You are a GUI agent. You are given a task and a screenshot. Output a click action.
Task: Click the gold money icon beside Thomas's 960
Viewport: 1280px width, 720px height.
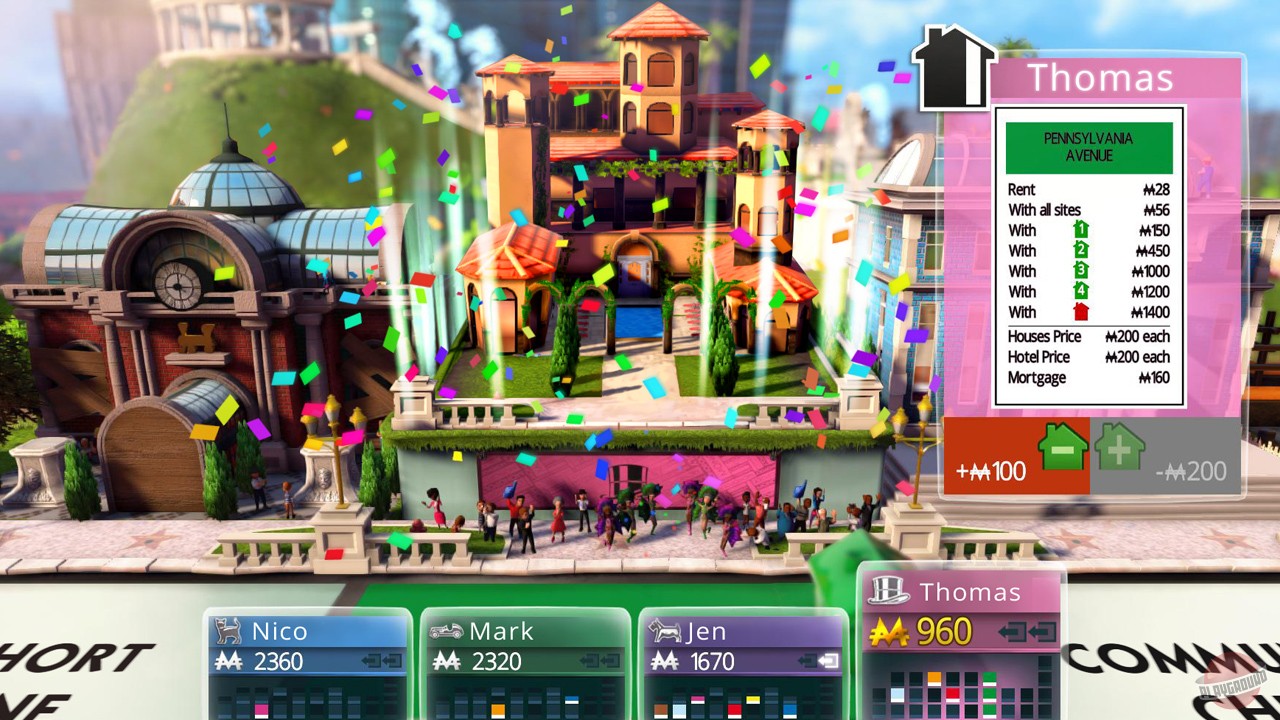[890, 630]
